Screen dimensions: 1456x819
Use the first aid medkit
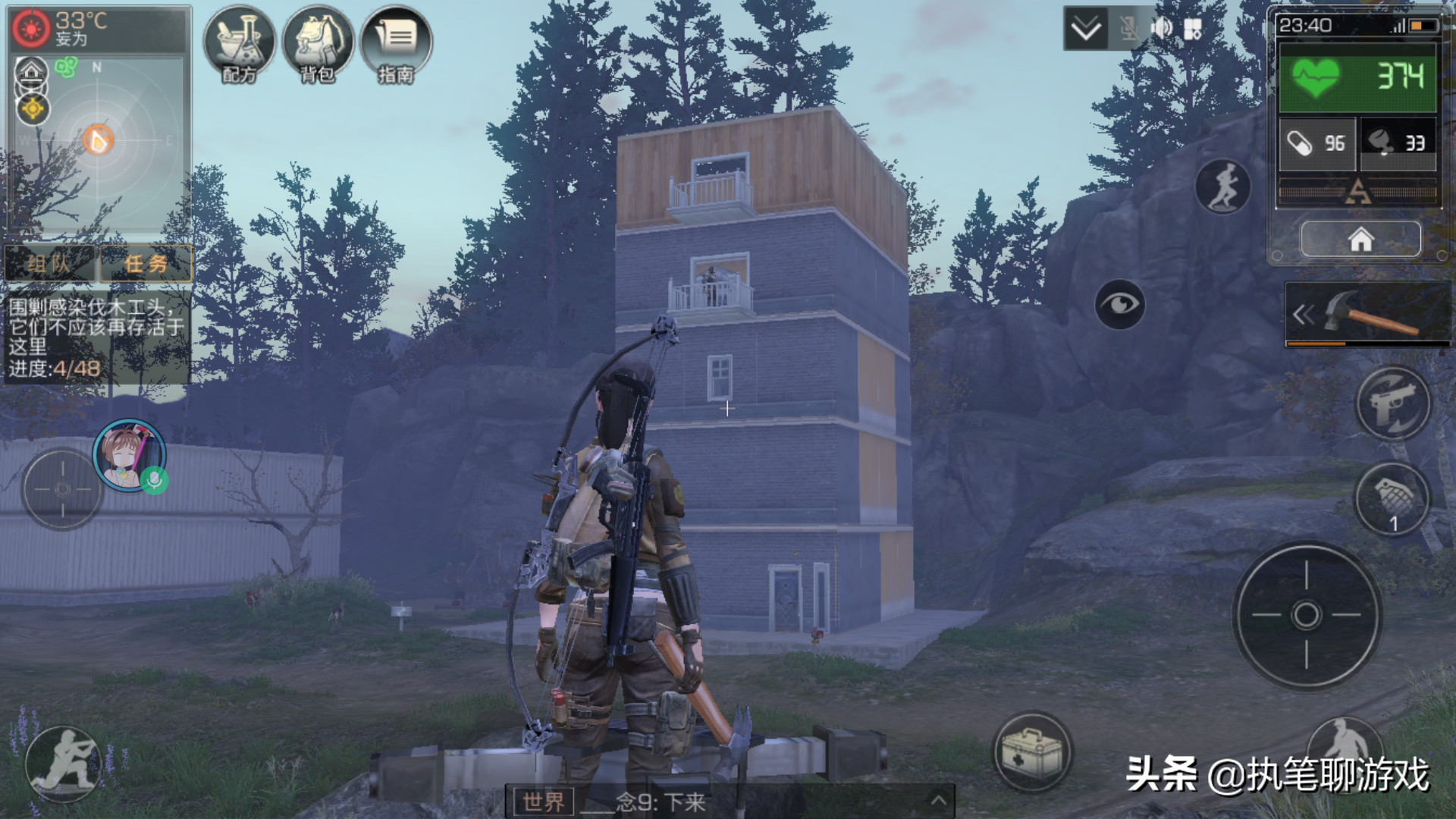[x=1032, y=751]
